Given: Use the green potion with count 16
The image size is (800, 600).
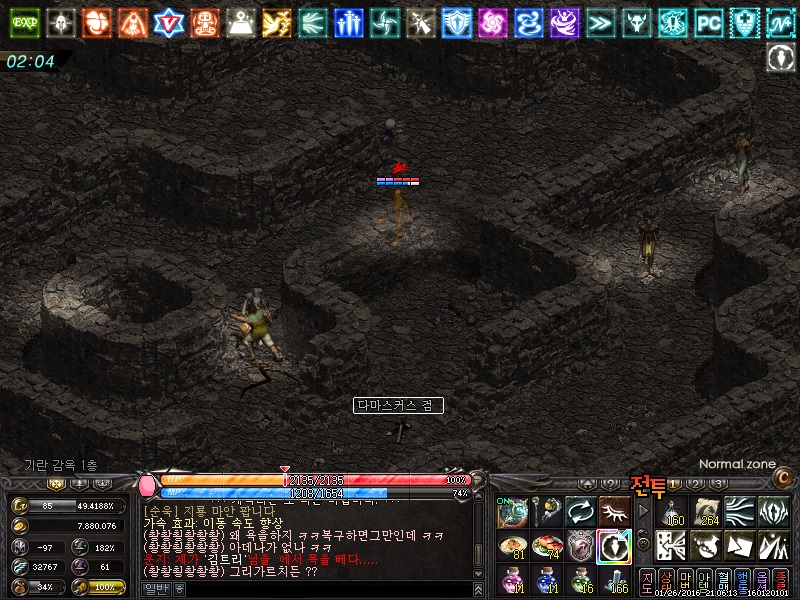Looking at the screenshot, I should [x=581, y=579].
